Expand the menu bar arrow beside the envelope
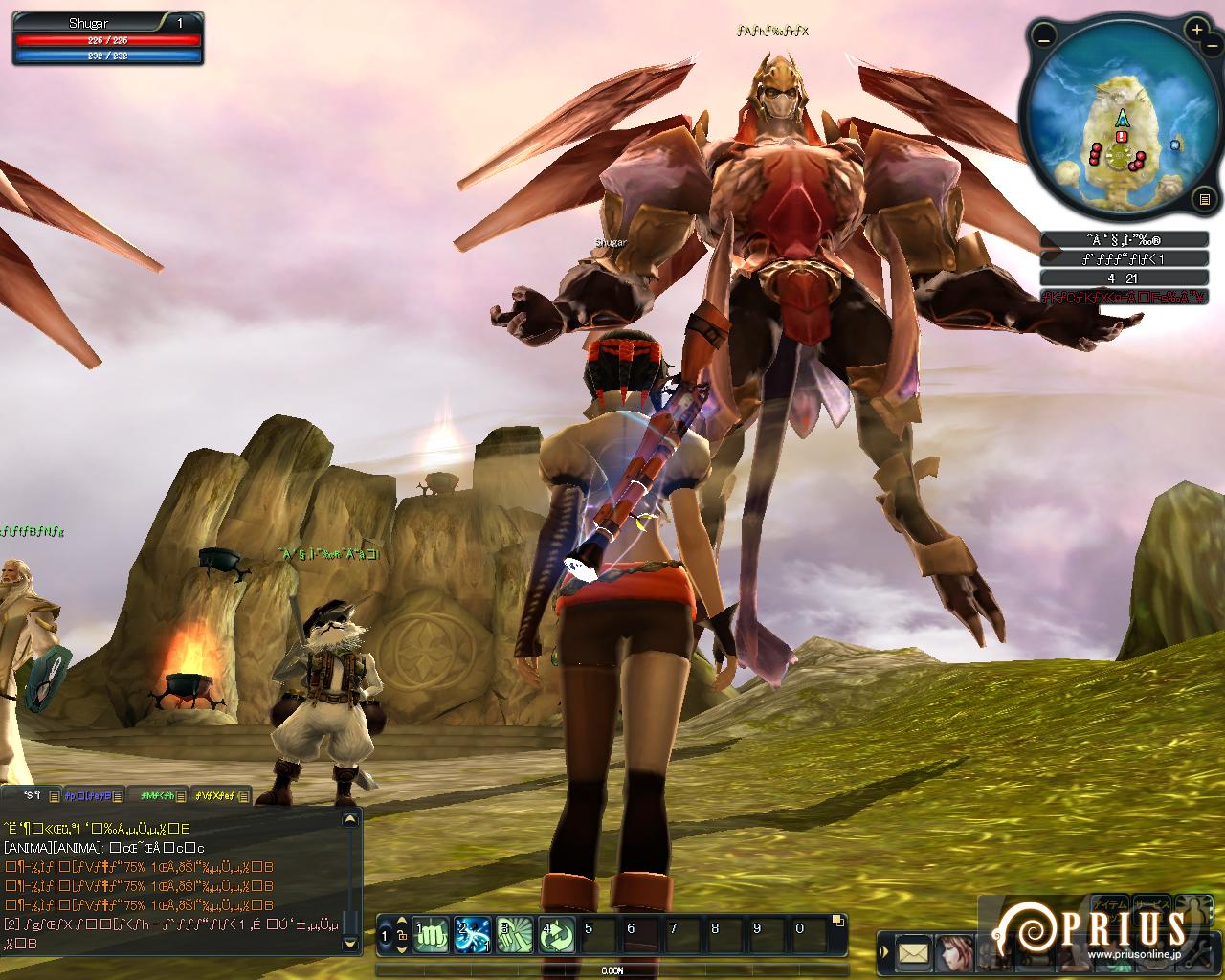The height and width of the screenshot is (980, 1225). coord(884,952)
